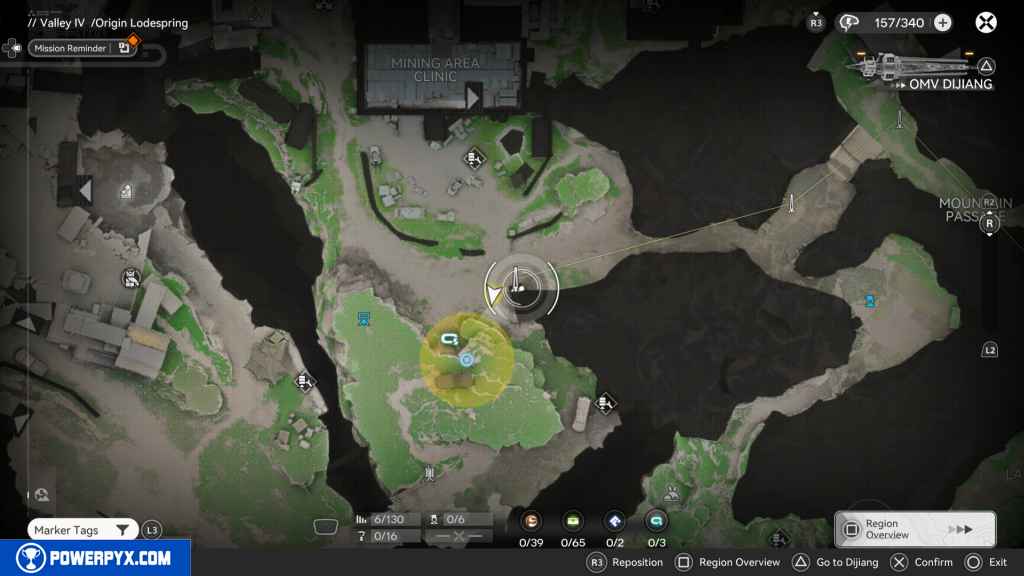The width and height of the screenshot is (1024, 576).
Task: Close the map with the X button
Action: pyautogui.click(x=985, y=22)
